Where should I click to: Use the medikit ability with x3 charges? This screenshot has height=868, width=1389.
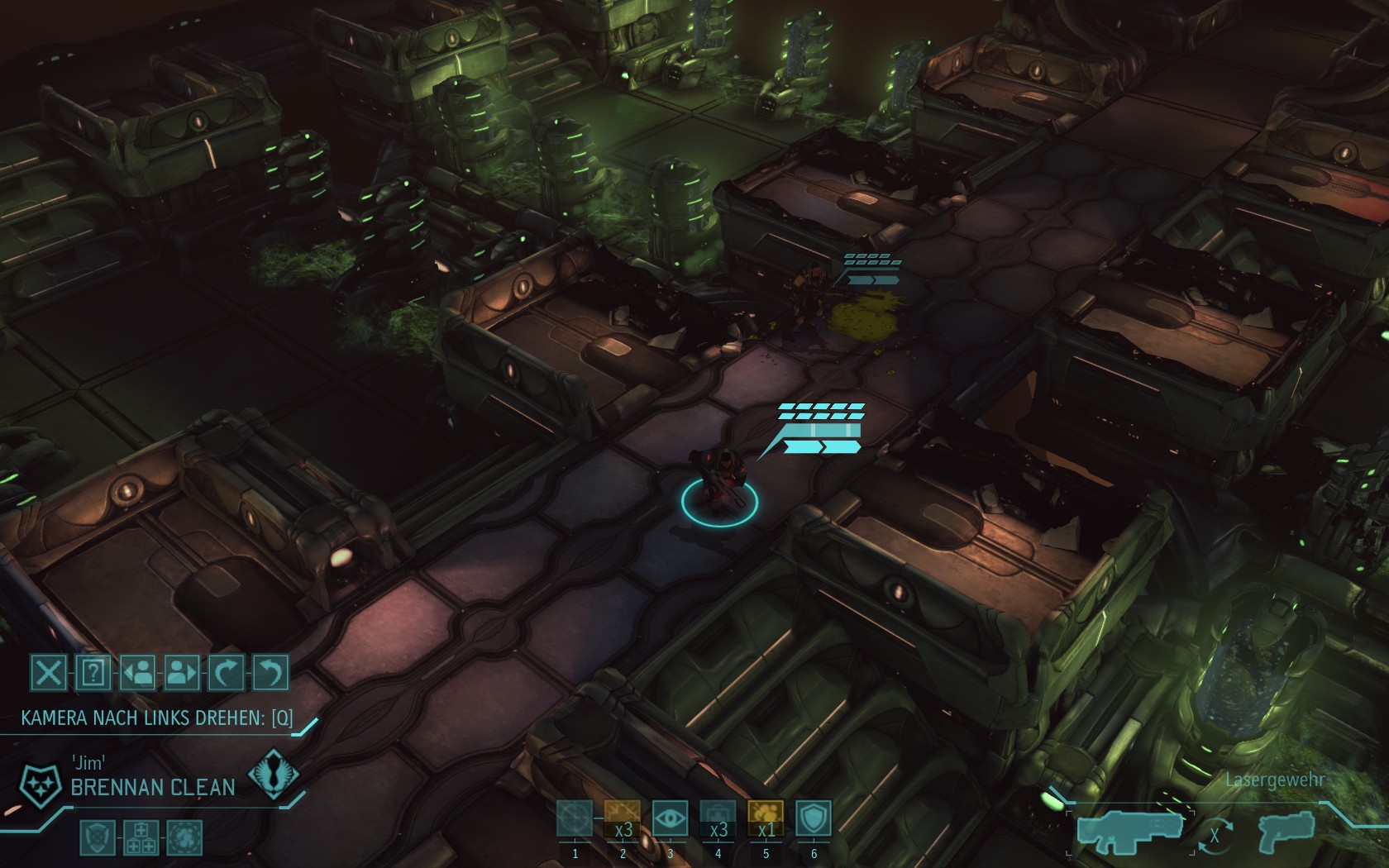tap(718, 819)
